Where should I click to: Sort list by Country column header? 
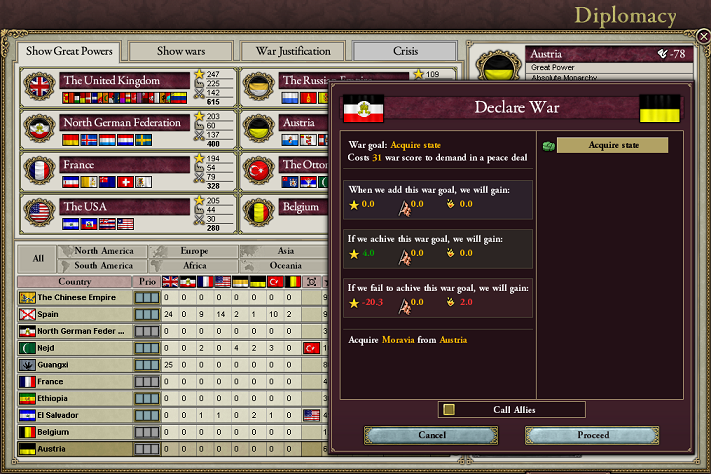[75, 282]
